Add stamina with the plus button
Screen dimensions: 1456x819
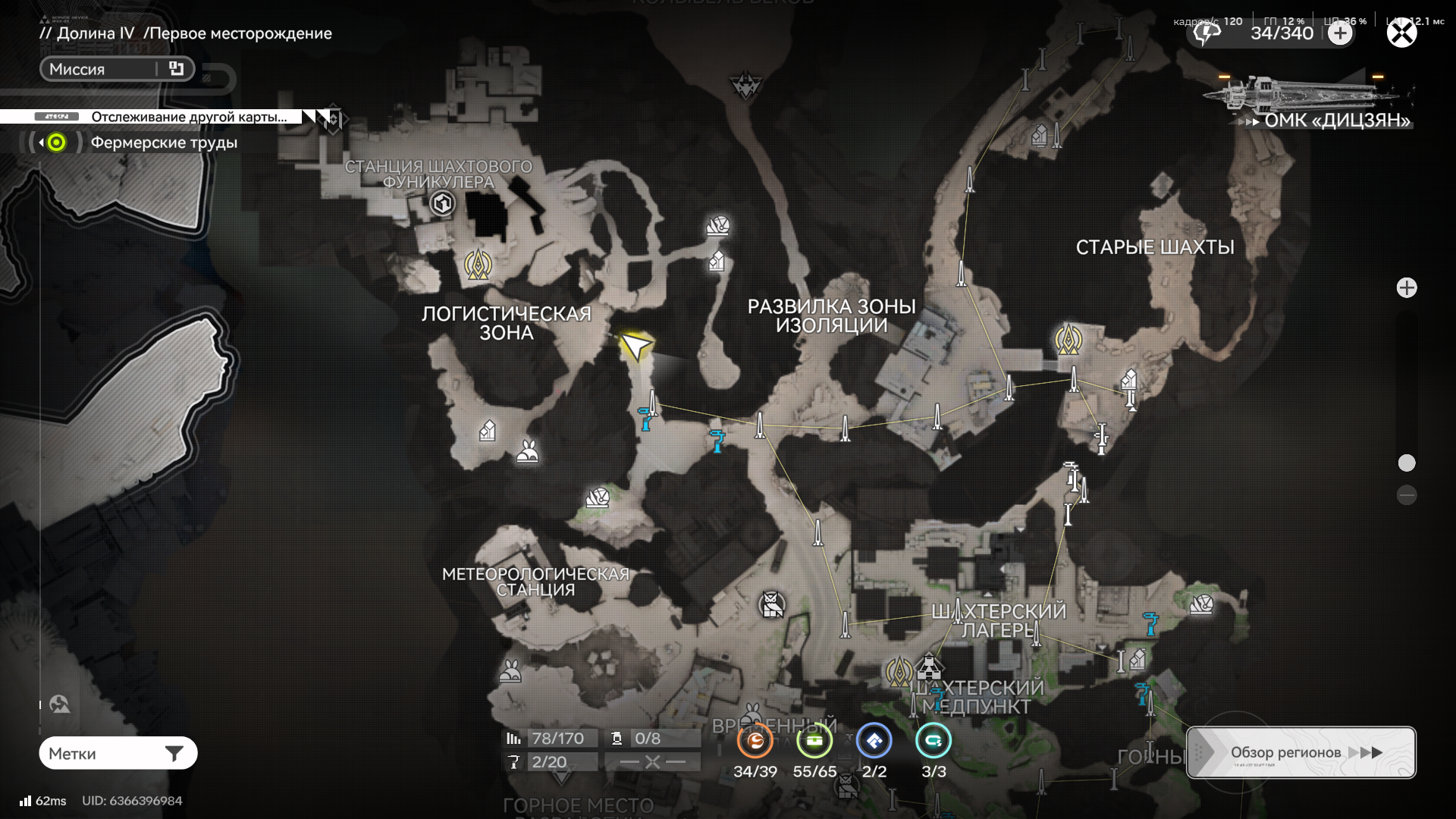(1340, 33)
